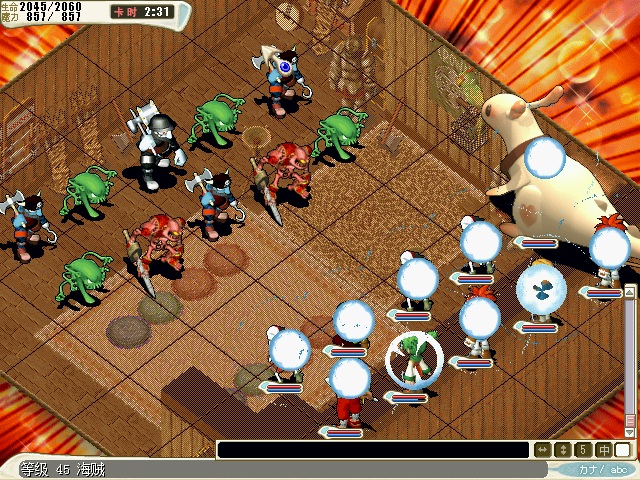640x480 pixels.
Task: Click the chat text input box
Action: point(372,450)
